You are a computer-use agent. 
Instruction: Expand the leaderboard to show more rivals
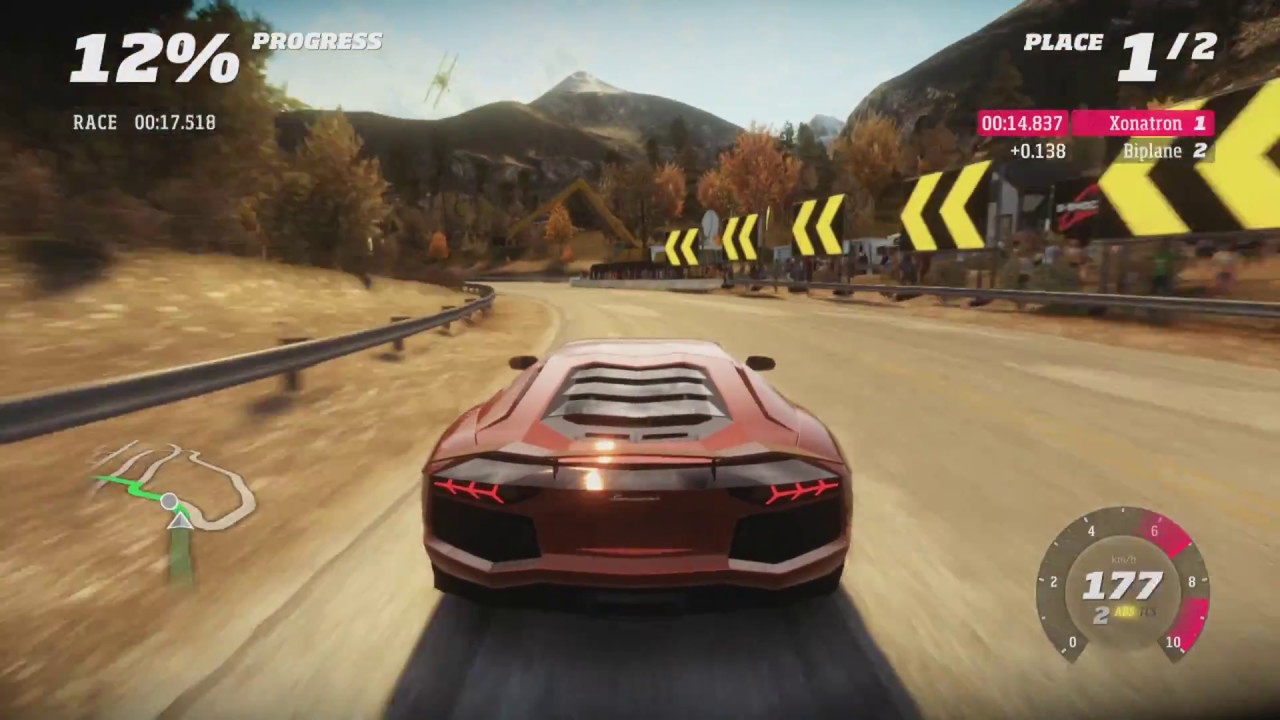tap(1100, 137)
